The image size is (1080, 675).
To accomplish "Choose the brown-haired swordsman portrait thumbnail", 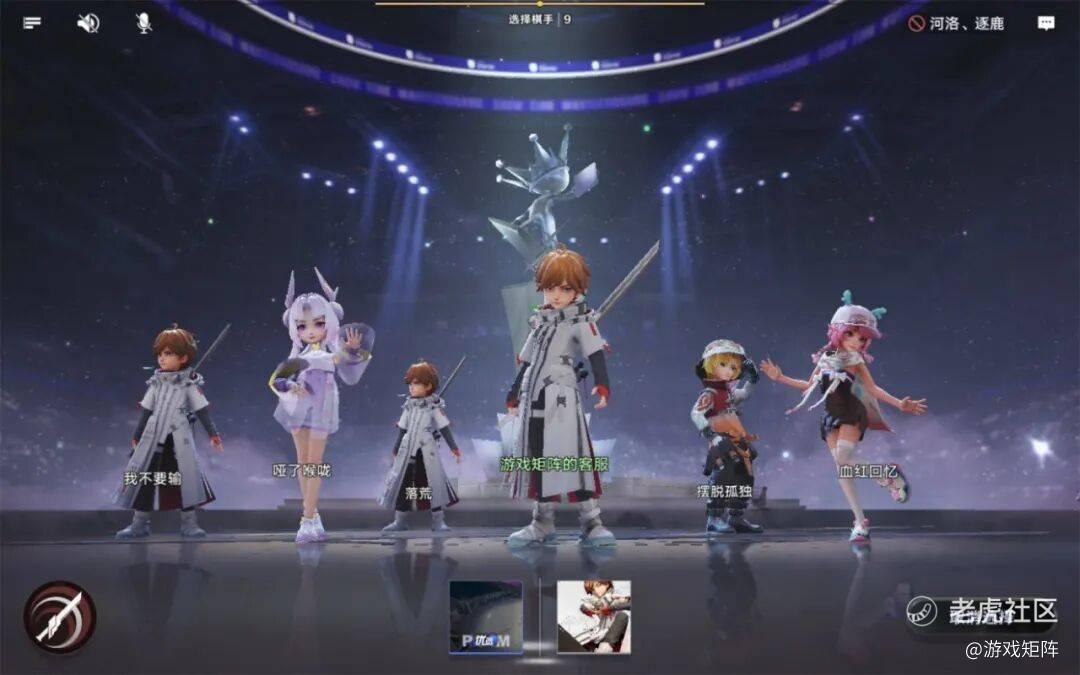I will [x=593, y=617].
